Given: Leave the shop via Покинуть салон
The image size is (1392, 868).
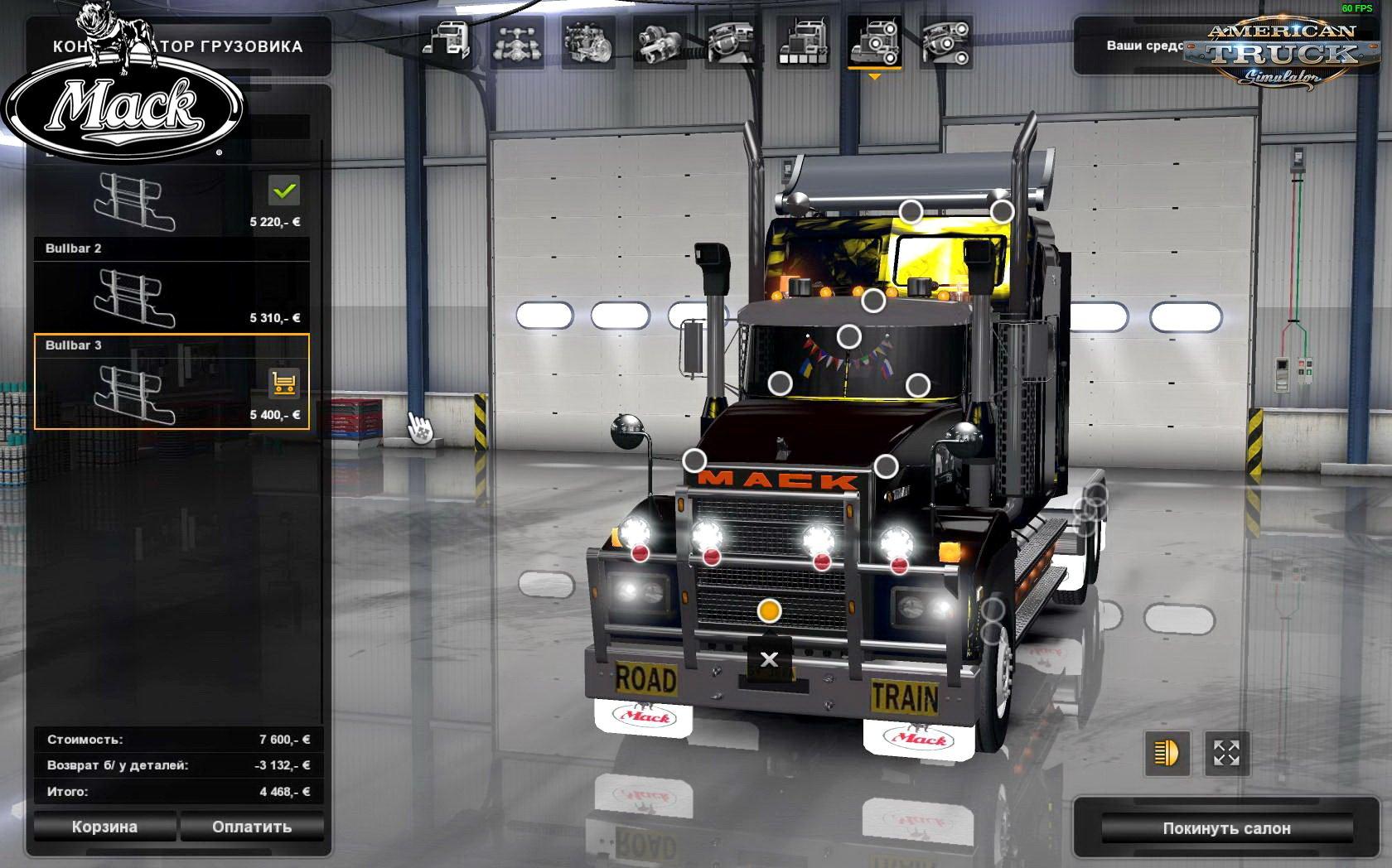Looking at the screenshot, I should [x=1226, y=828].
